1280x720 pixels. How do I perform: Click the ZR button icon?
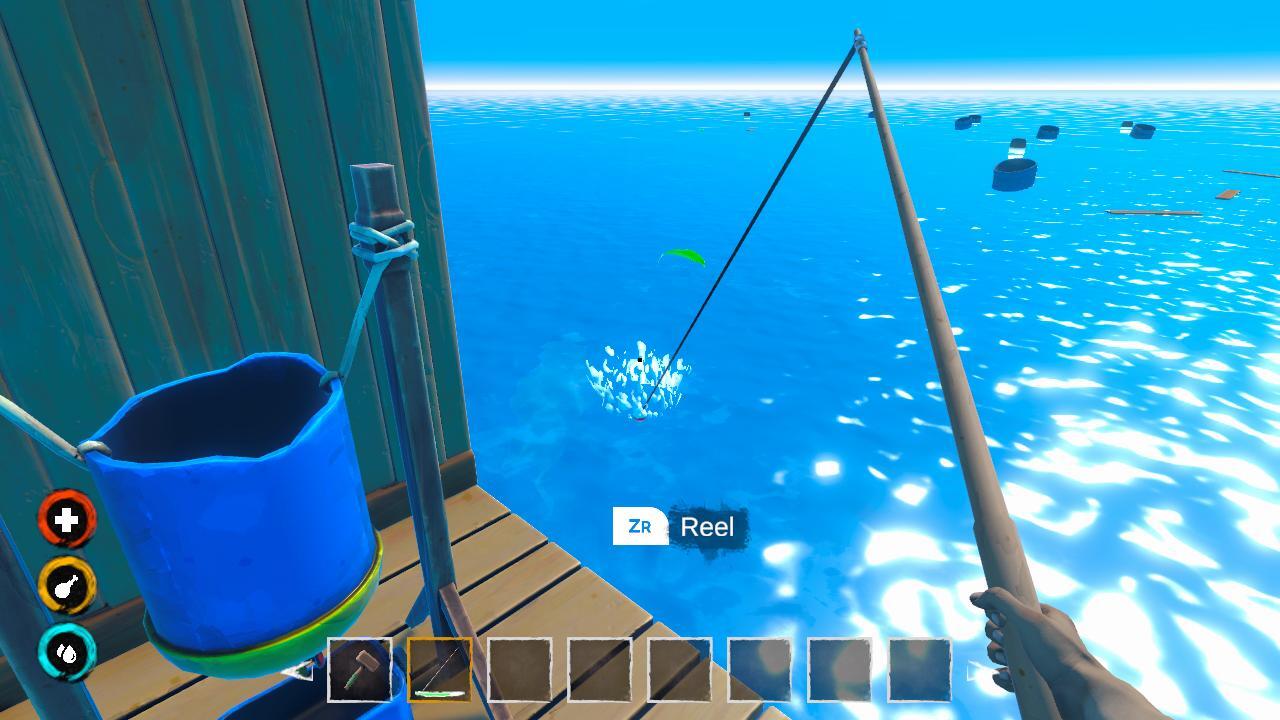tap(640, 524)
